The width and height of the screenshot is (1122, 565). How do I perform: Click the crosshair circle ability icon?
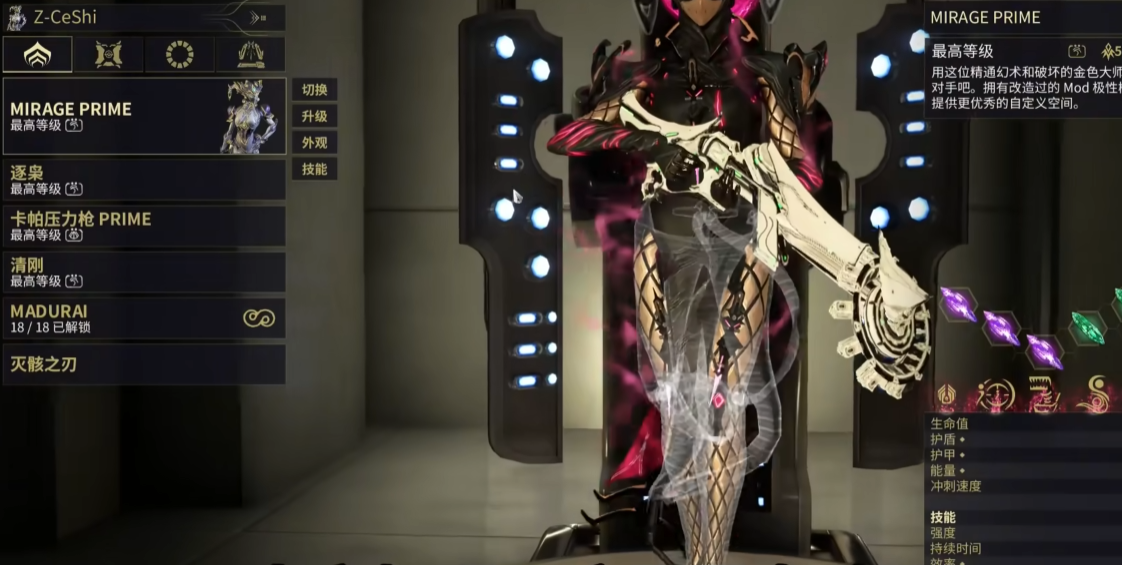pyautogui.click(x=997, y=394)
